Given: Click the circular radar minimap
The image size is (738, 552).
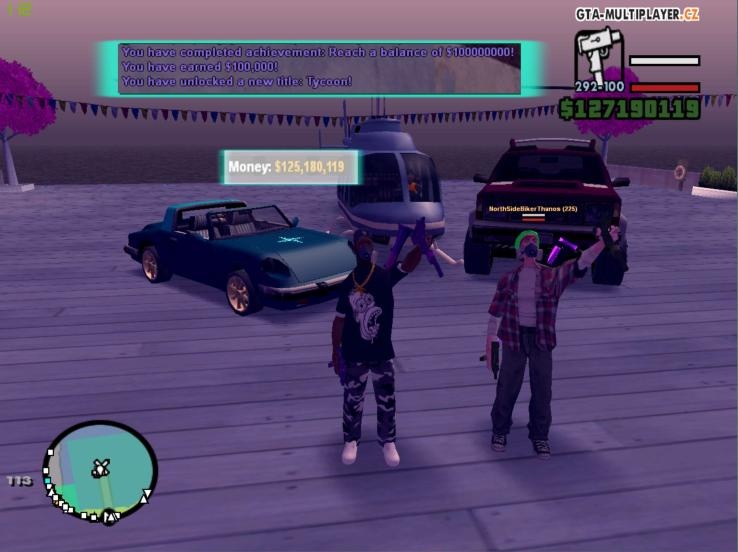Looking at the screenshot, I should pos(100,471).
